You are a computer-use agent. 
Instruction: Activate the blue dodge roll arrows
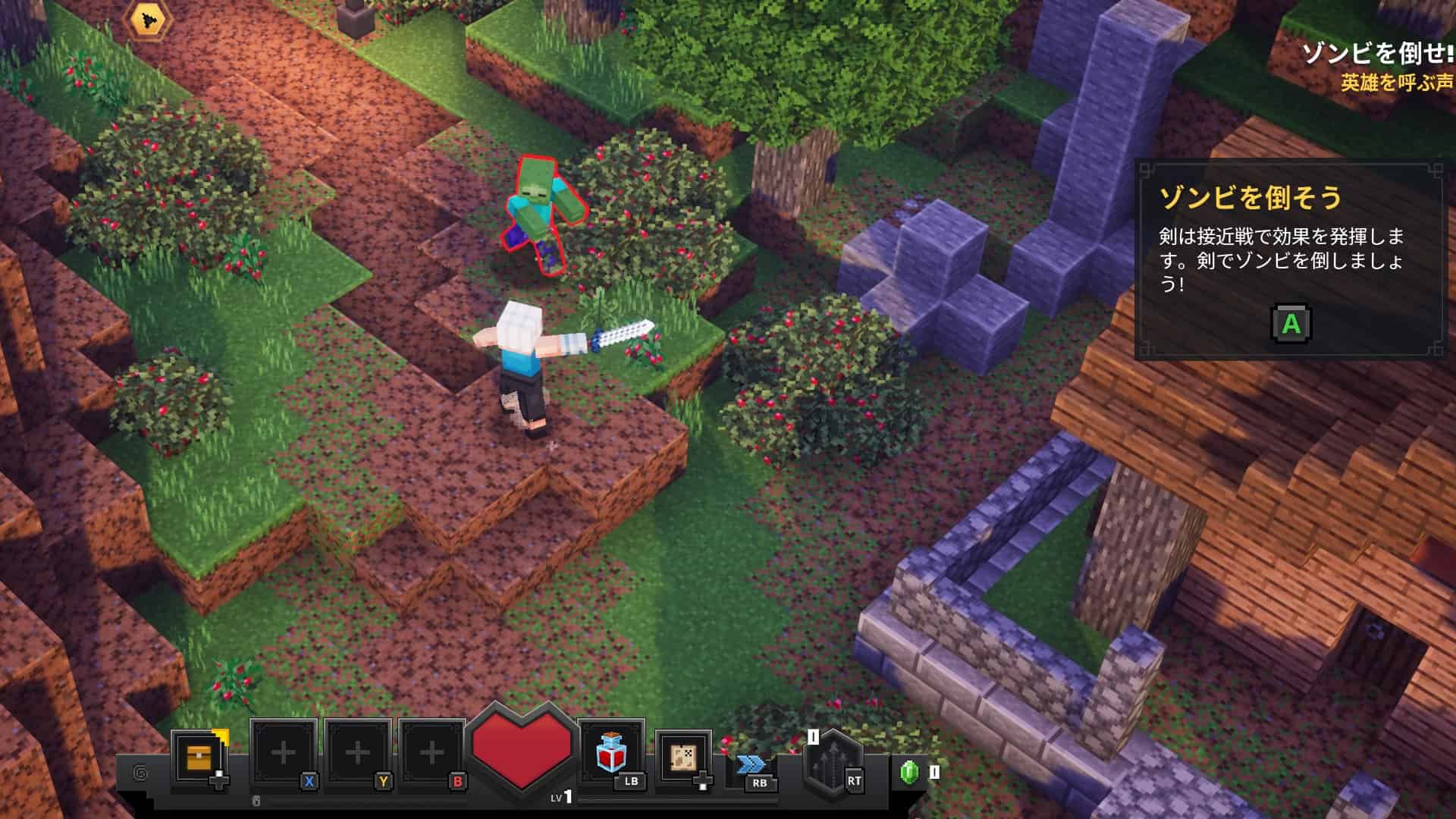[x=752, y=765]
